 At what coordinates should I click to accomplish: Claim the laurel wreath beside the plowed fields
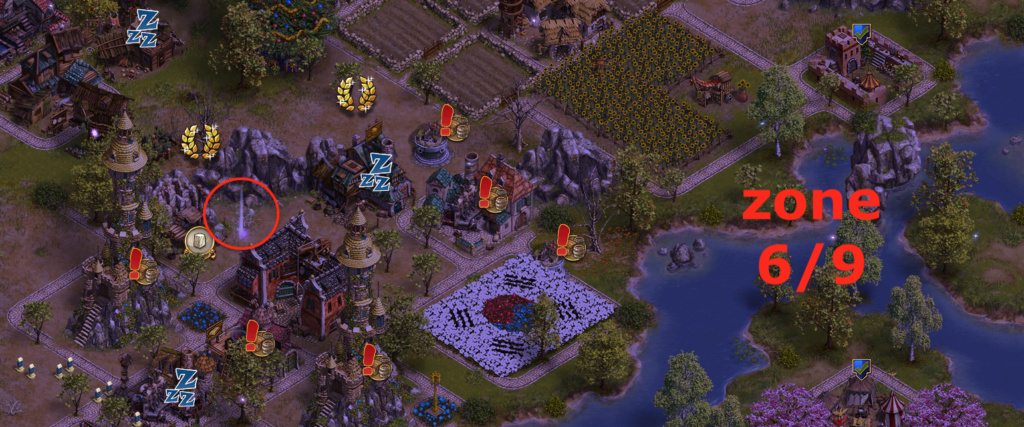coord(355,95)
